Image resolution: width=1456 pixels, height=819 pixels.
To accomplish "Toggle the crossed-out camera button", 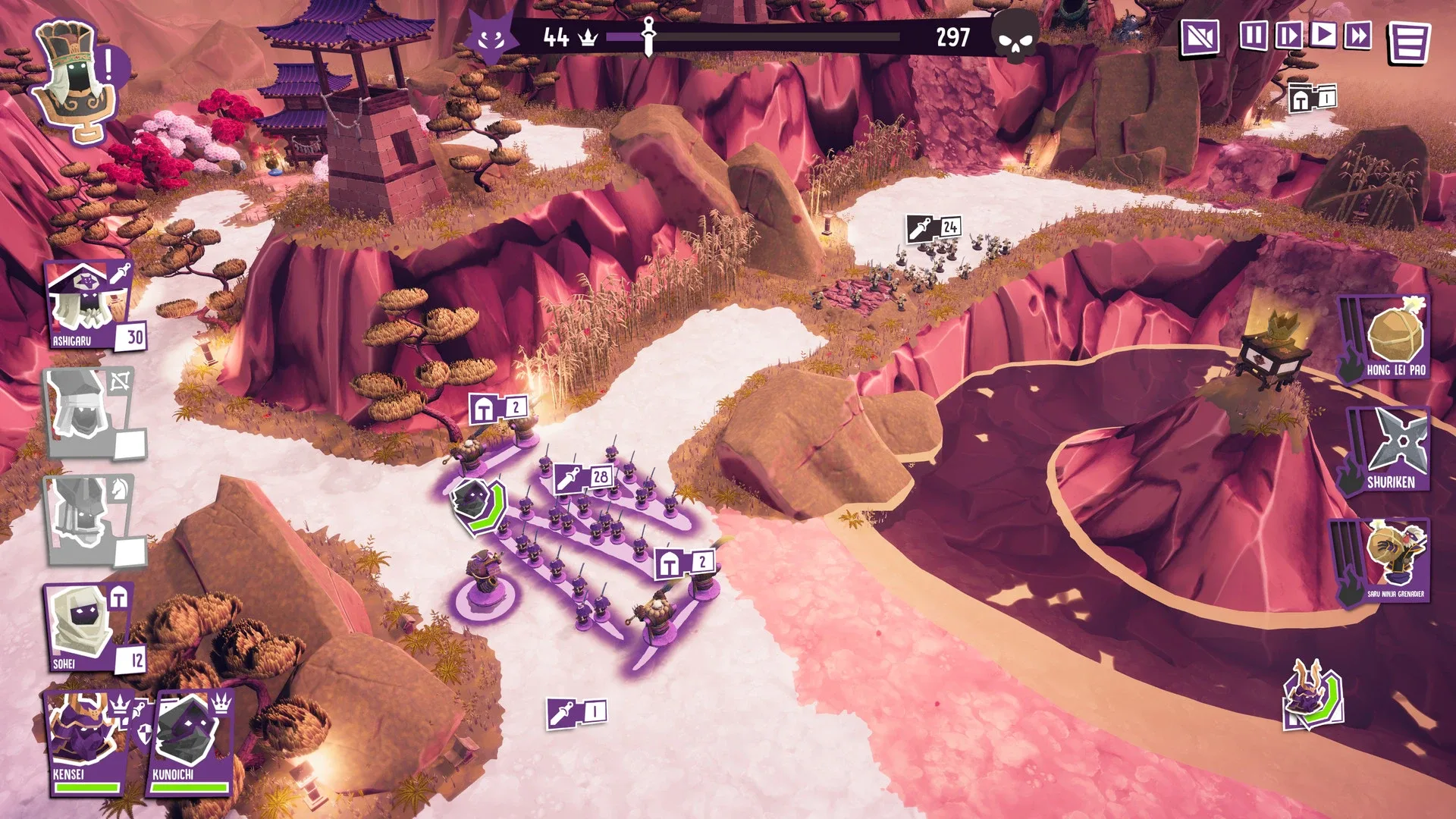I will [1200, 37].
